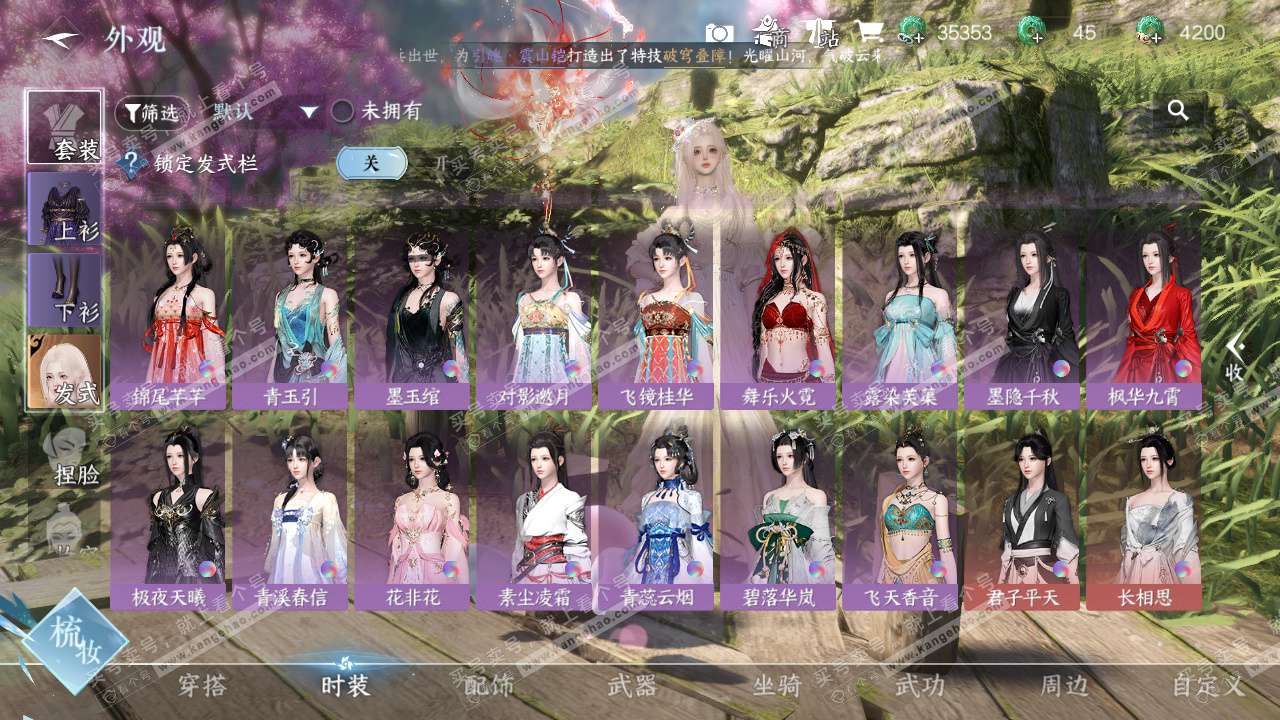The image size is (1280, 720).
Task: Select the 上衫 category tab
Action: (x=65, y=208)
